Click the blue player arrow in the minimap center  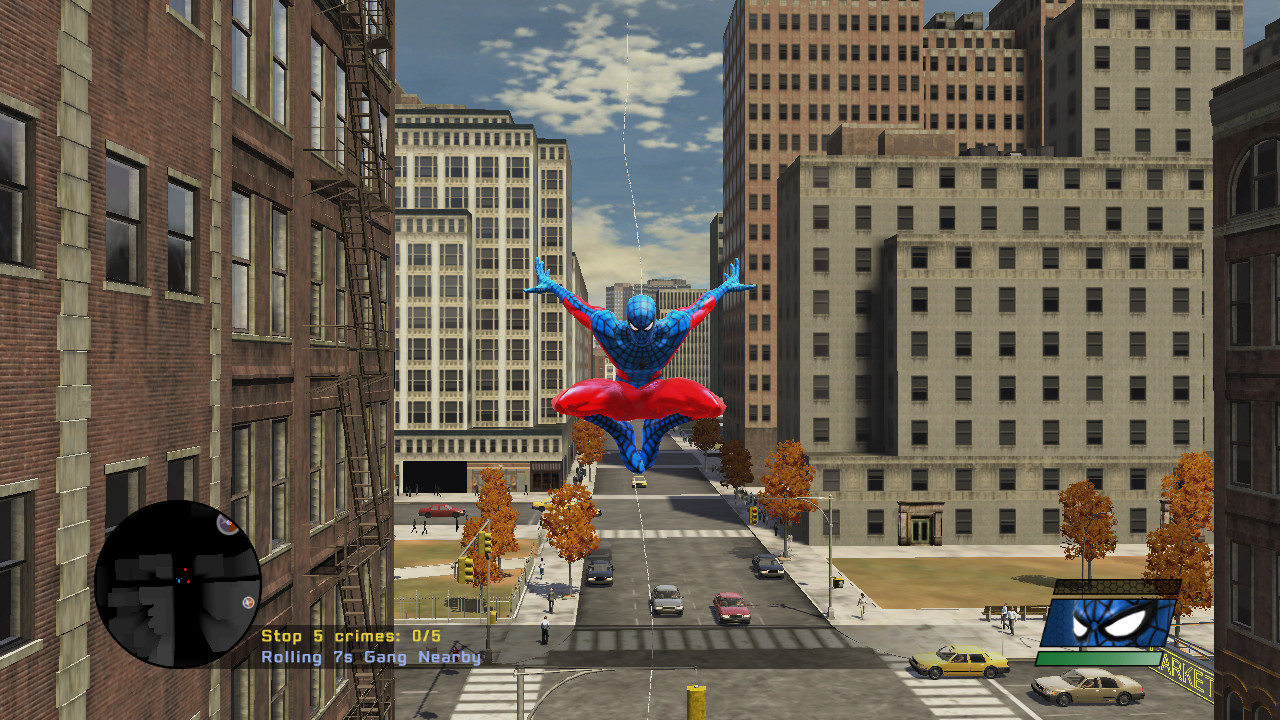178,580
